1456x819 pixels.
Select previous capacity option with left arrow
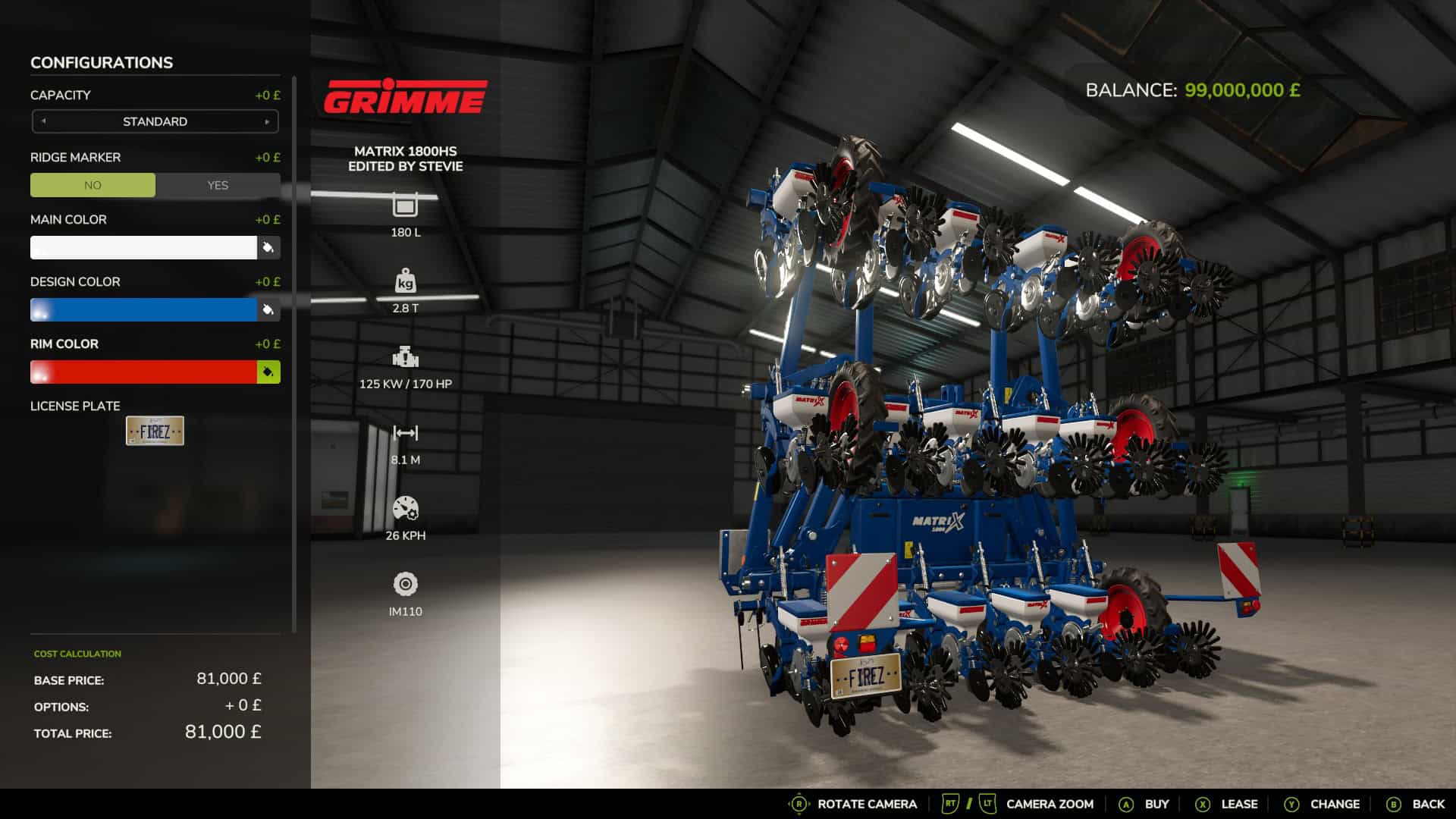[x=43, y=121]
